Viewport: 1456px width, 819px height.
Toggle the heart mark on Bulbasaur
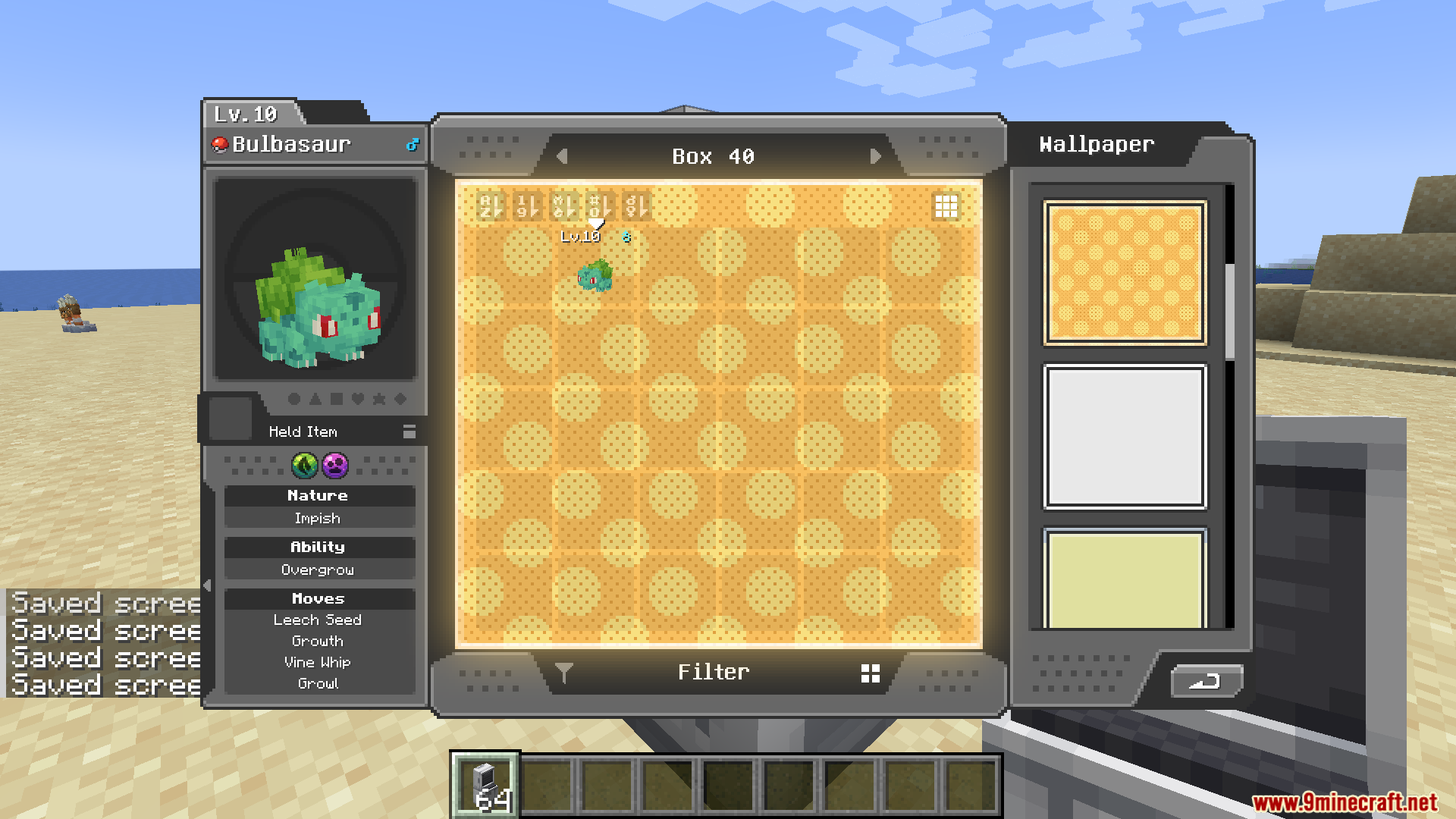(x=357, y=400)
